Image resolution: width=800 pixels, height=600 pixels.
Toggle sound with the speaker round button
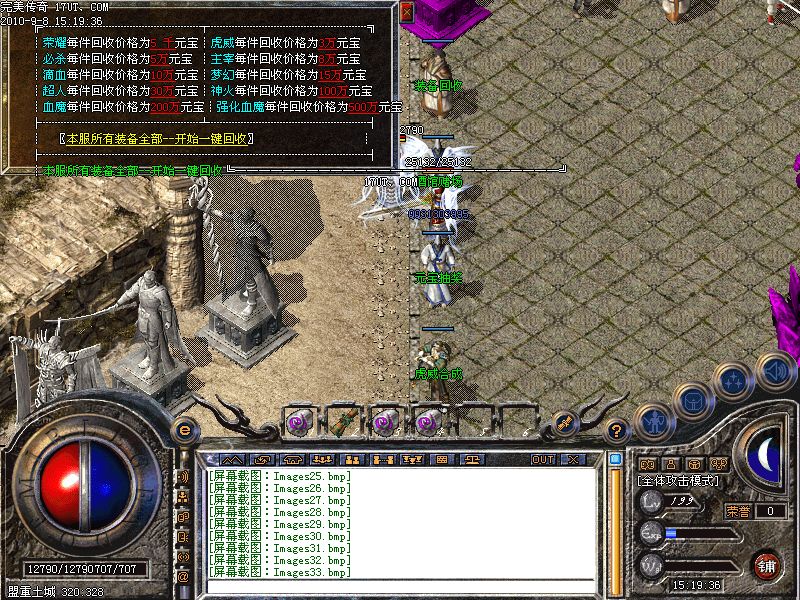coord(775,369)
